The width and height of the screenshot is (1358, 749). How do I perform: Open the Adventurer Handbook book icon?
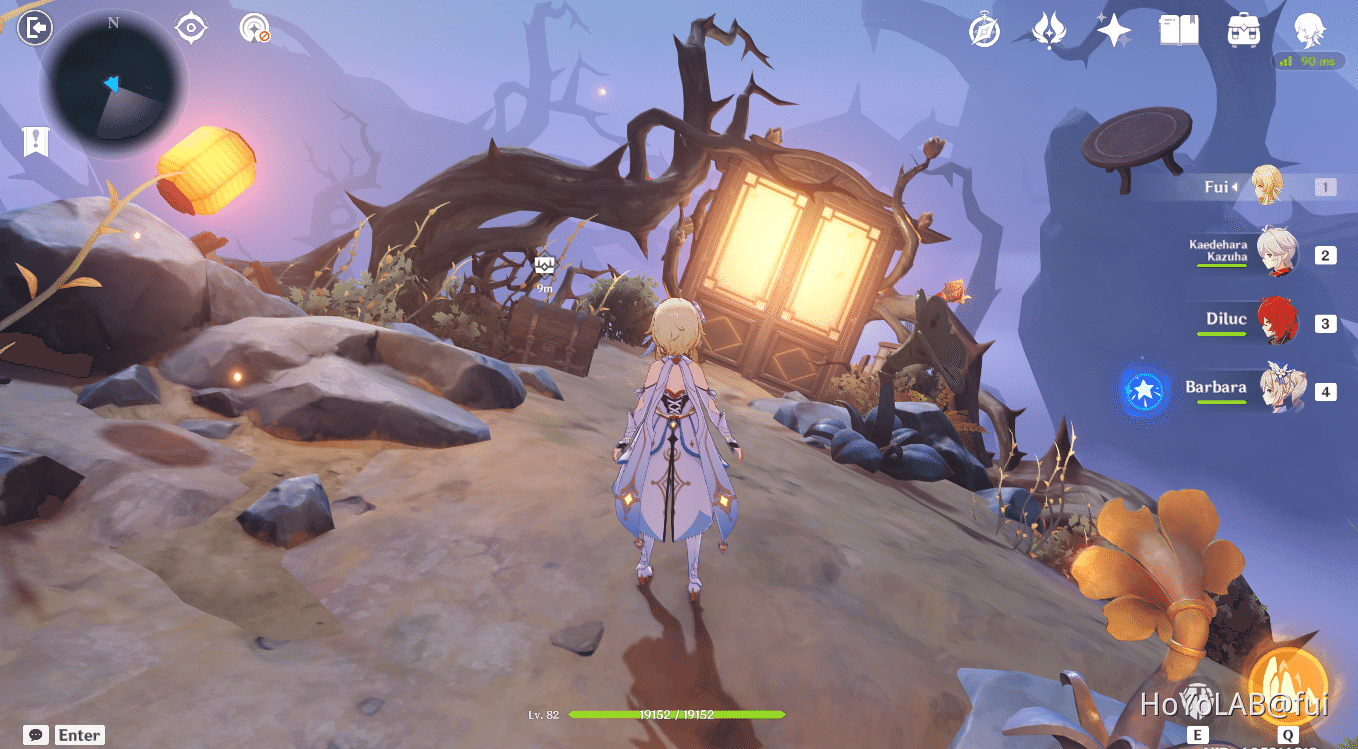coord(1178,29)
